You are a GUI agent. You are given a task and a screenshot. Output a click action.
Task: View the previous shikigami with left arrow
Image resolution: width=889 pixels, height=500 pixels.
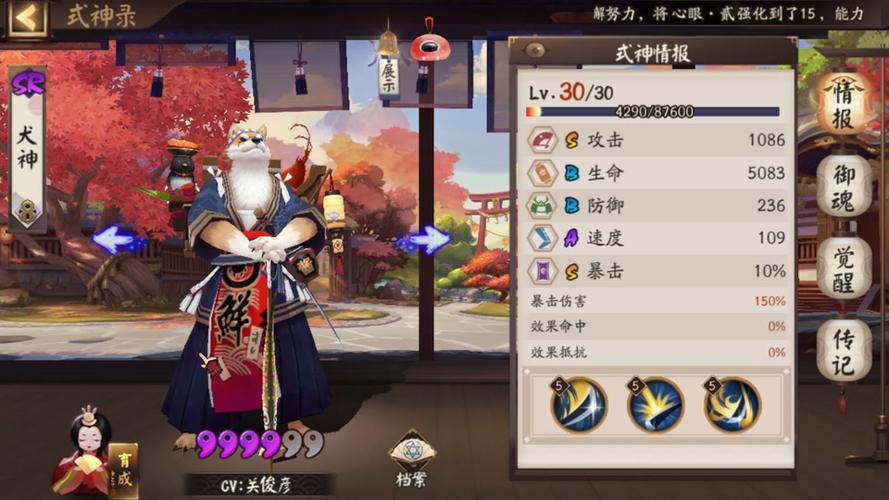click(x=118, y=240)
